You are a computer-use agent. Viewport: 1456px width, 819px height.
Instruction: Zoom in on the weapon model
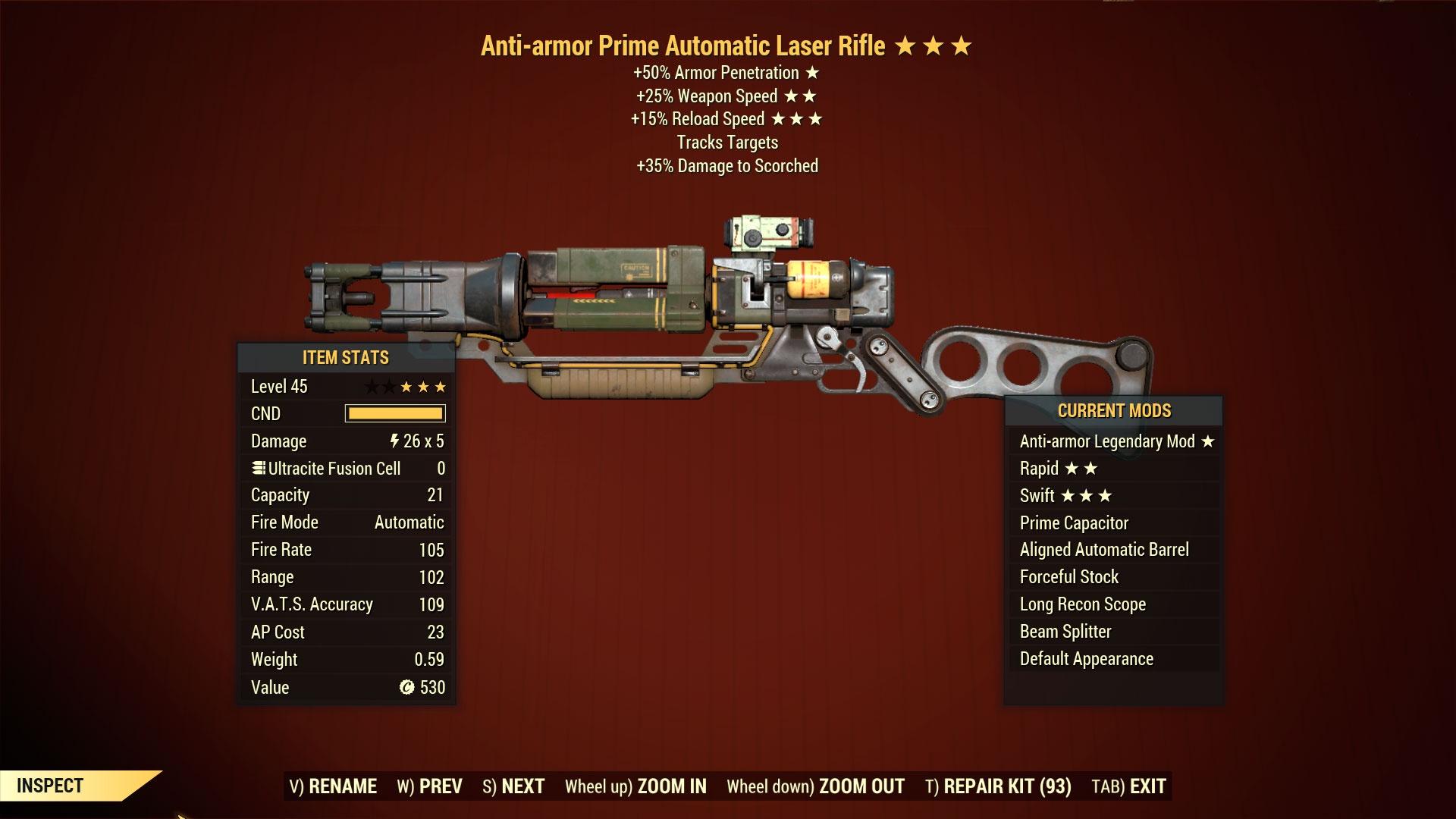coord(635,786)
